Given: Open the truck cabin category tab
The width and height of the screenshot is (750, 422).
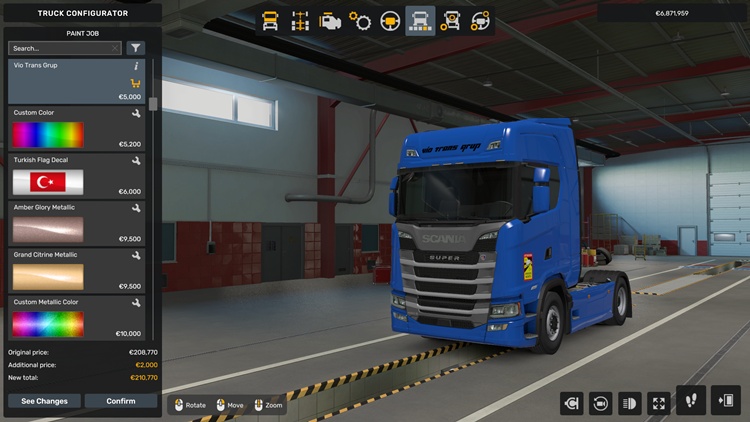Looking at the screenshot, I should tap(270, 21).
